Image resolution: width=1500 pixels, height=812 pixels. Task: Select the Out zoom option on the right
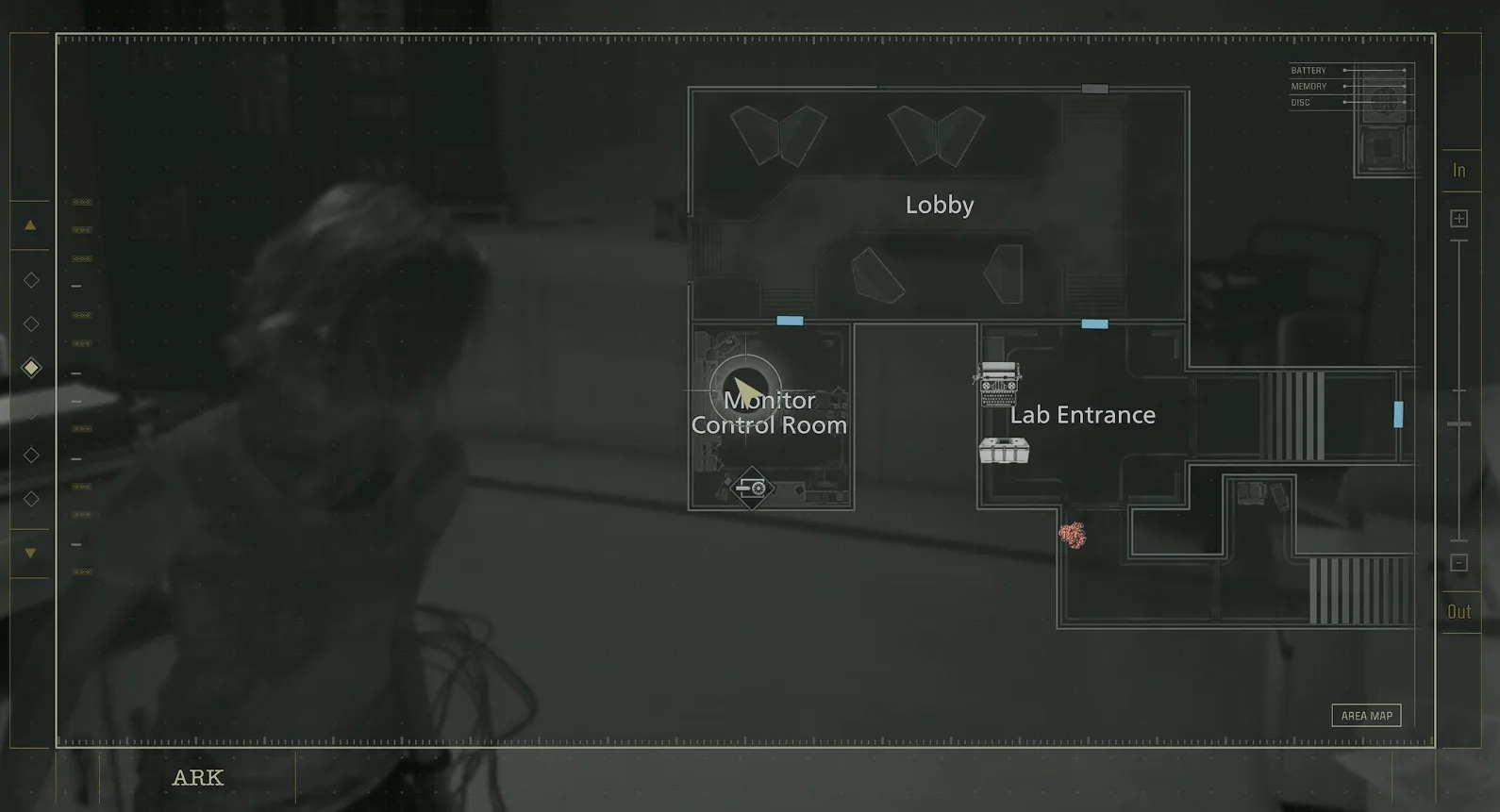pyautogui.click(x=1458, y=611)
